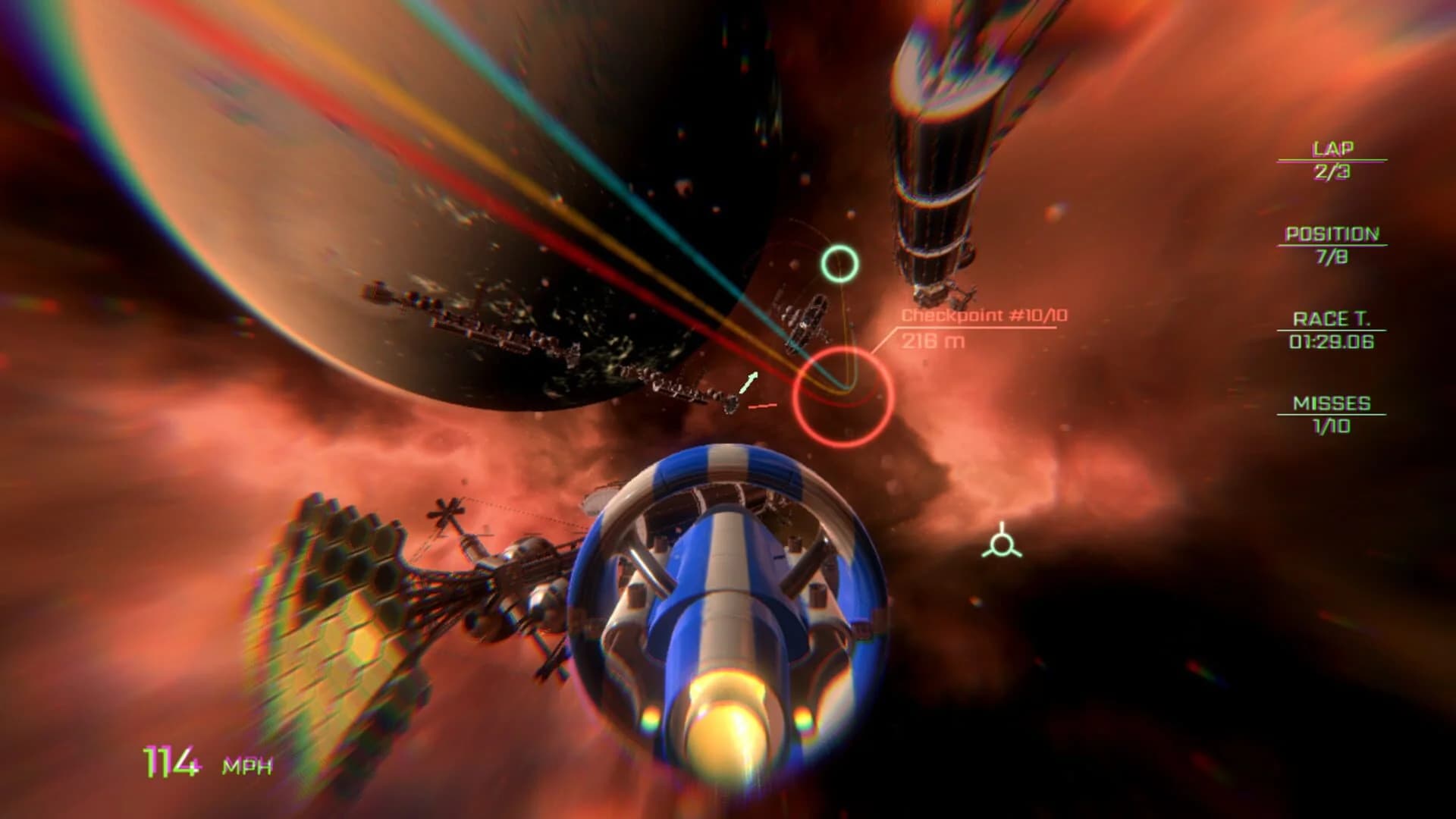1456x819 pixels.
Task: Select the Checkpoint #10/10 label text
Action: click(984, 317)
